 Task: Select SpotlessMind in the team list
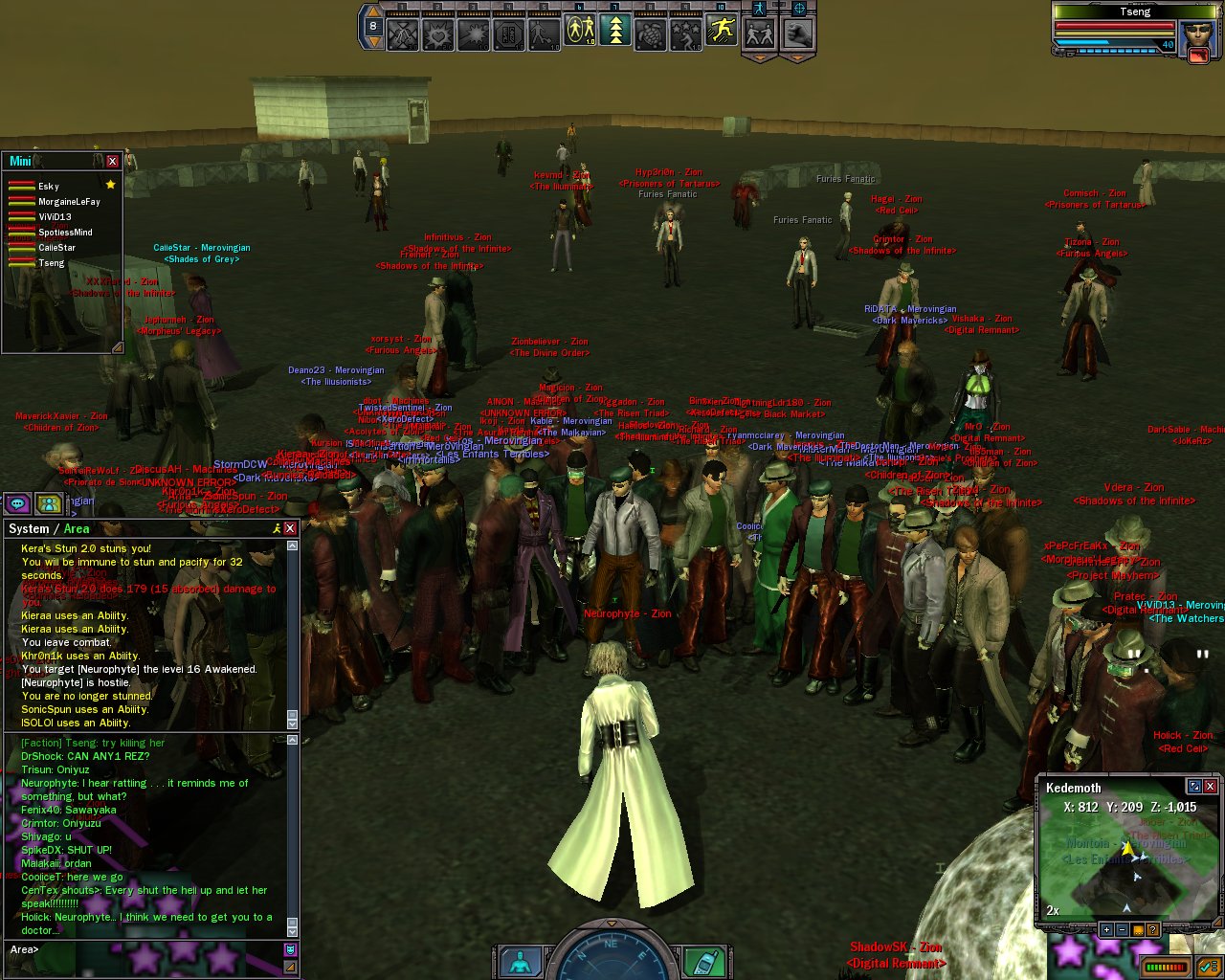[65, 233]
